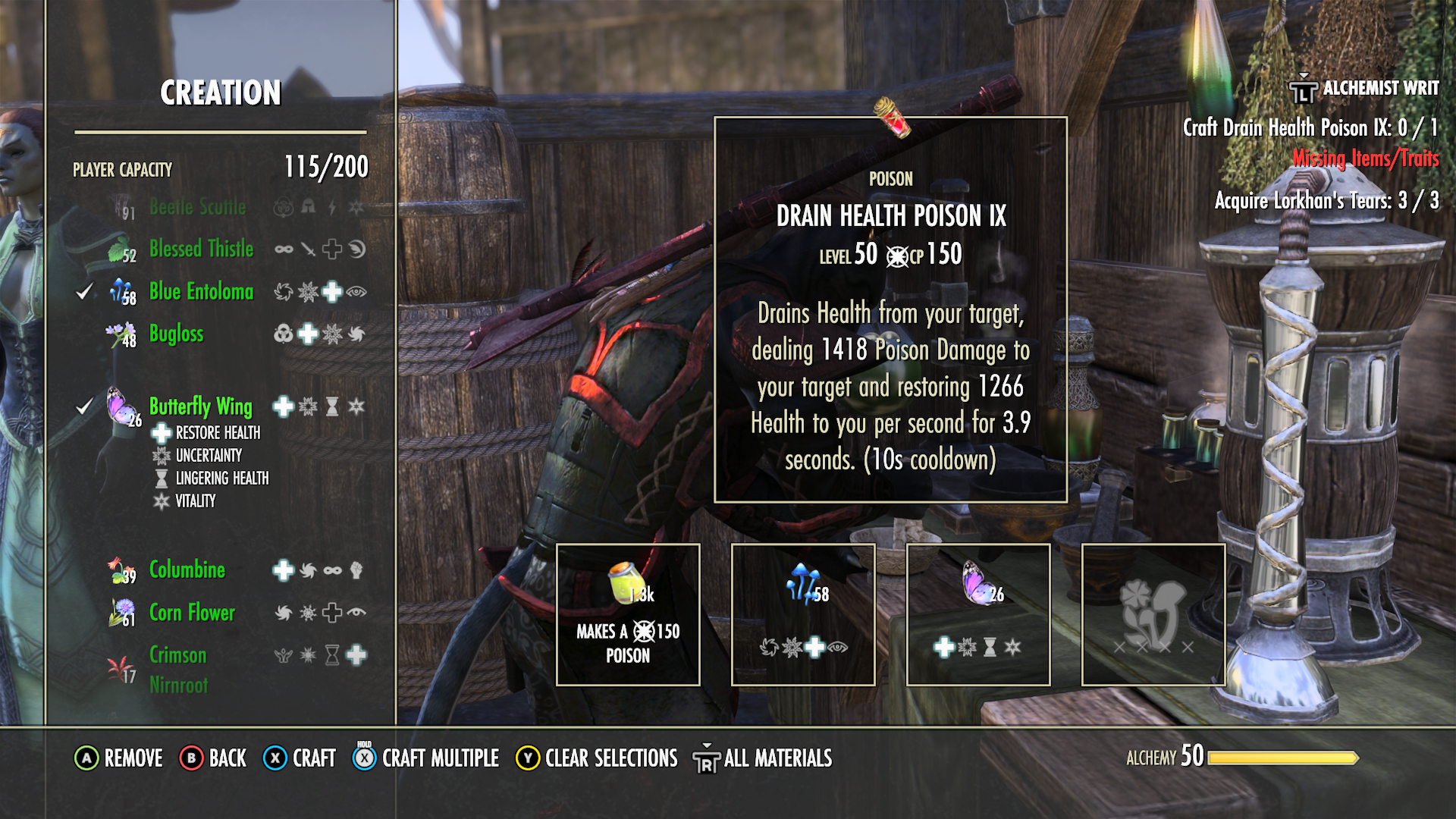The width and height of the screenshot is (1456, 819).
Task: Choose Corn Flower from the list
Action: 192,612
